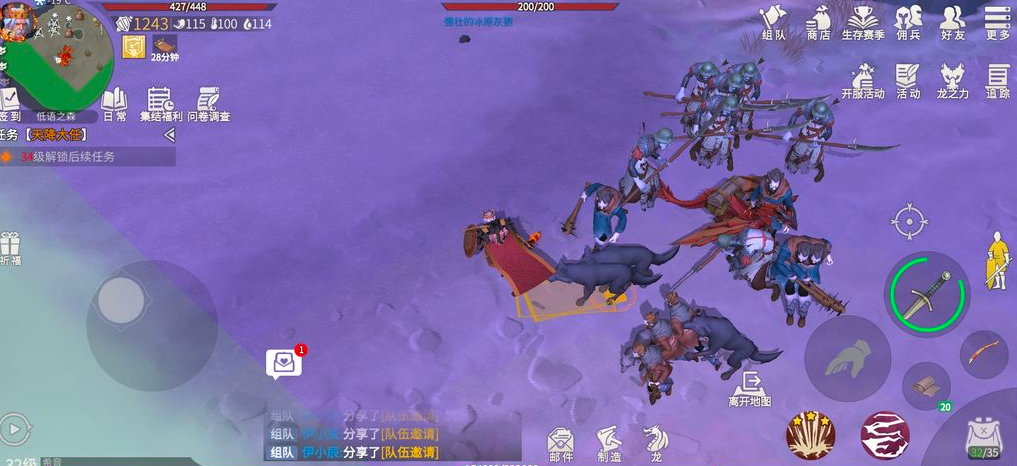The width and height of the screenshot is (1017, 466).
Task: Open the 制造 crafting menu
Action: (608, 441)
